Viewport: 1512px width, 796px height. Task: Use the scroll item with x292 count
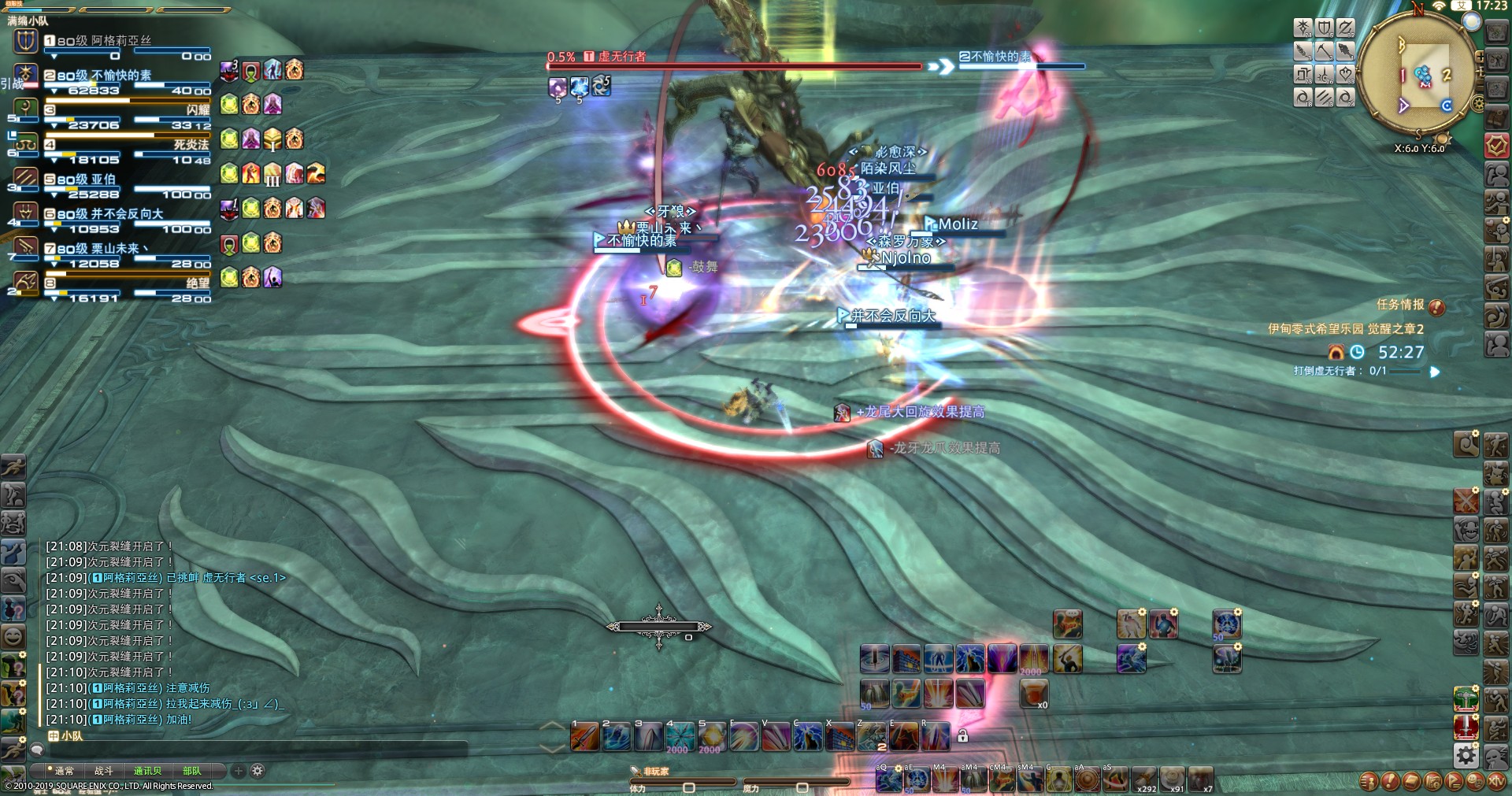coord(1143,779)
